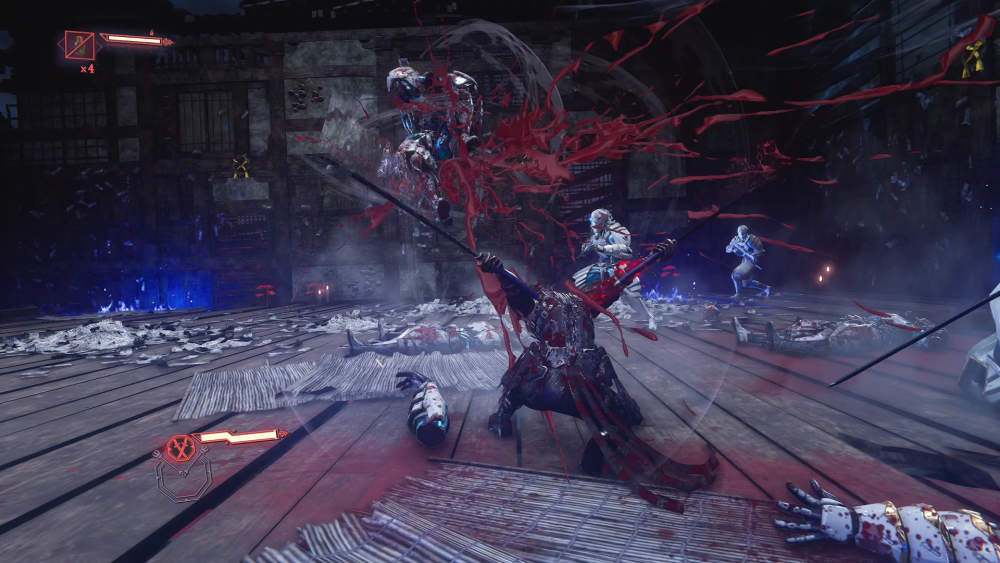
Task: Select the crossed-out item icon showing x4
Action: pos(79,45)
